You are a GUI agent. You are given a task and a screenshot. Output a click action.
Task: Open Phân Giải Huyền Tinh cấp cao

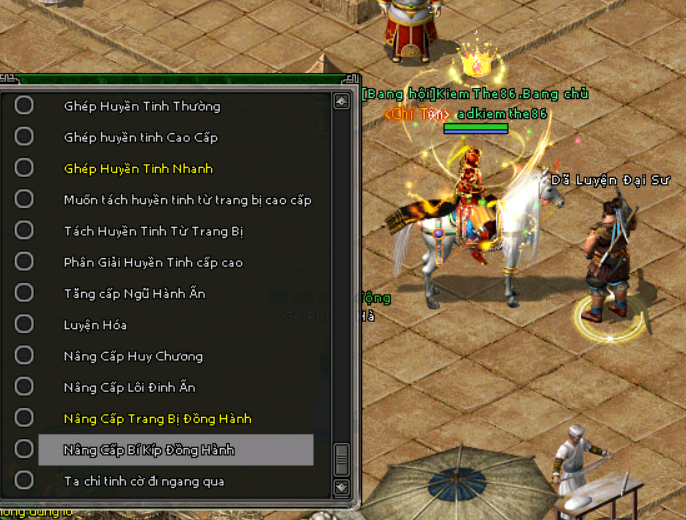coord(153,263)
